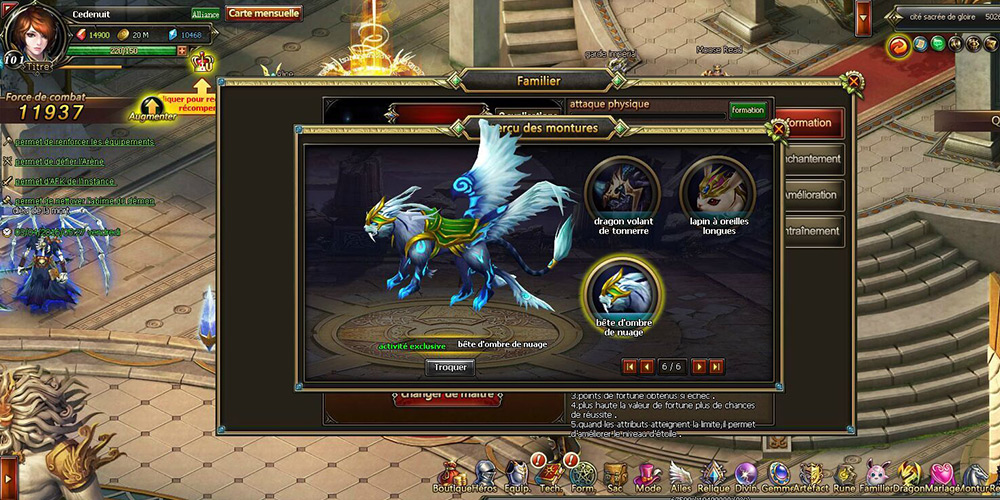1000x500 pixels.
Task: Open the Carte mensuelle offer
Action: tap(263, 14)
